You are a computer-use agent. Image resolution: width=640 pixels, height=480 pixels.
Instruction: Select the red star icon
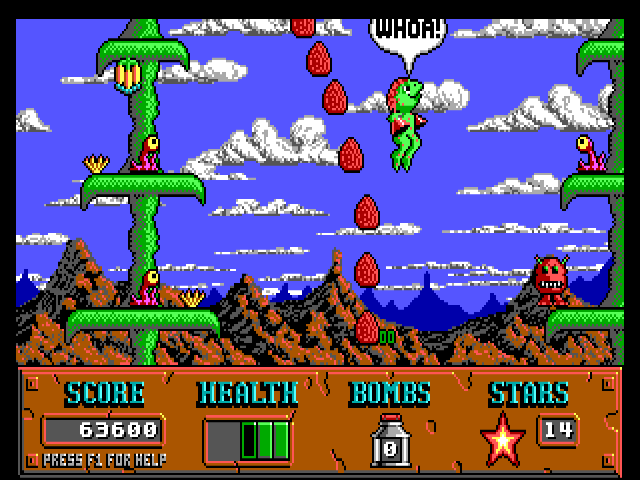pyautogui.click(x=503, y=440)
